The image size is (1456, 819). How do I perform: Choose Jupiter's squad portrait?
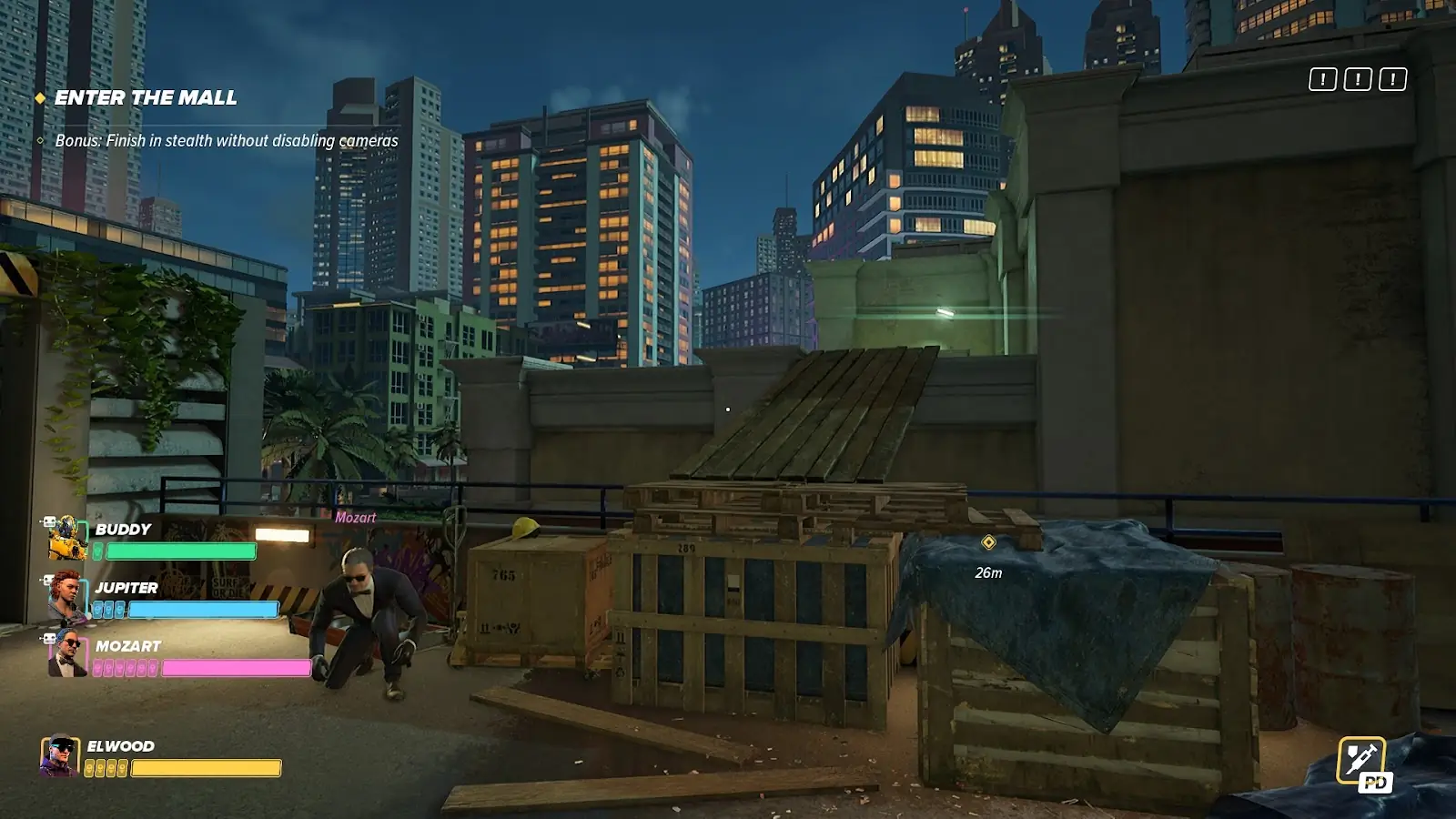66,596
